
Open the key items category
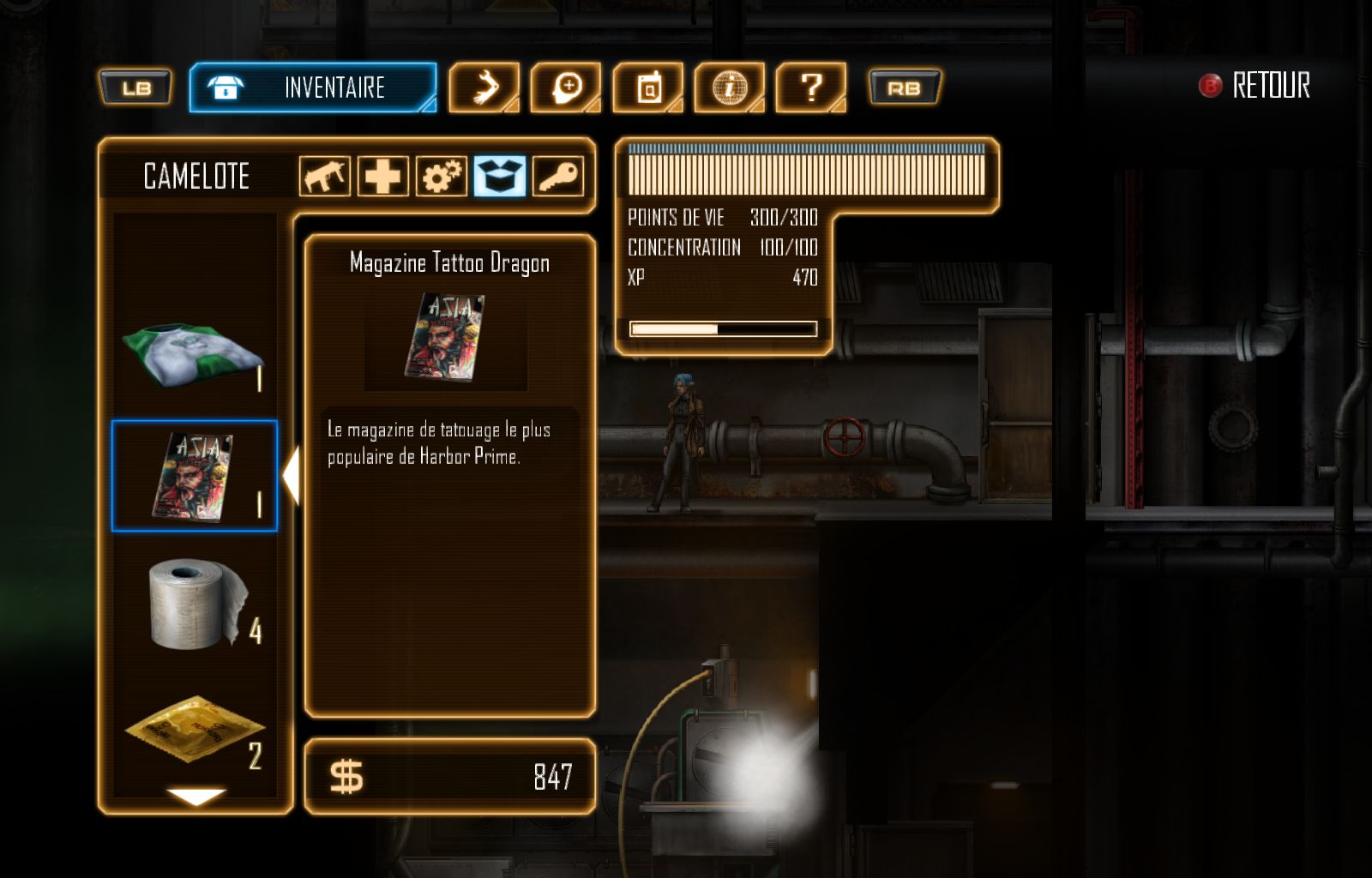coord(557,177)
